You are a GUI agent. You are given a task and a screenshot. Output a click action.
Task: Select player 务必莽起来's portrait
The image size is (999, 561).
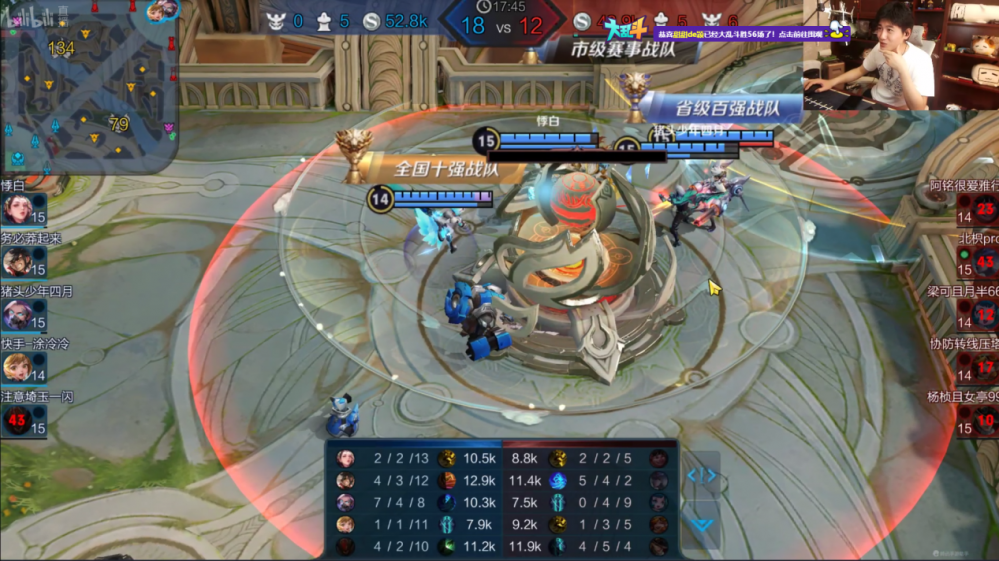(17, 263)
